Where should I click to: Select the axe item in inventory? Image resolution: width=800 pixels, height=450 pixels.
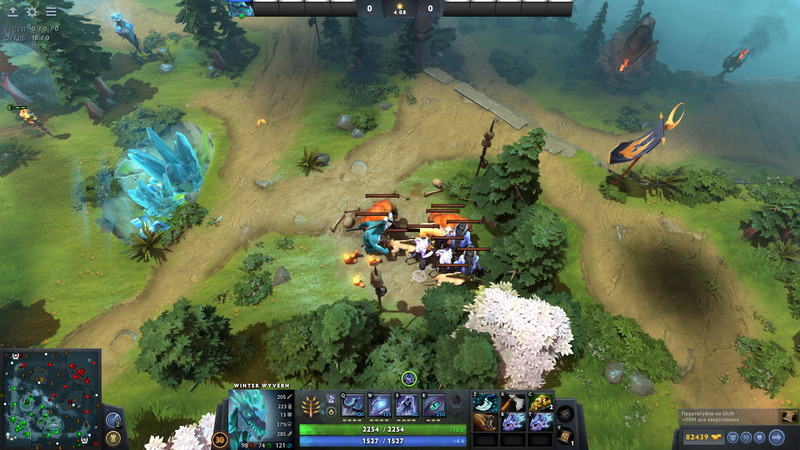pos(512,402)
